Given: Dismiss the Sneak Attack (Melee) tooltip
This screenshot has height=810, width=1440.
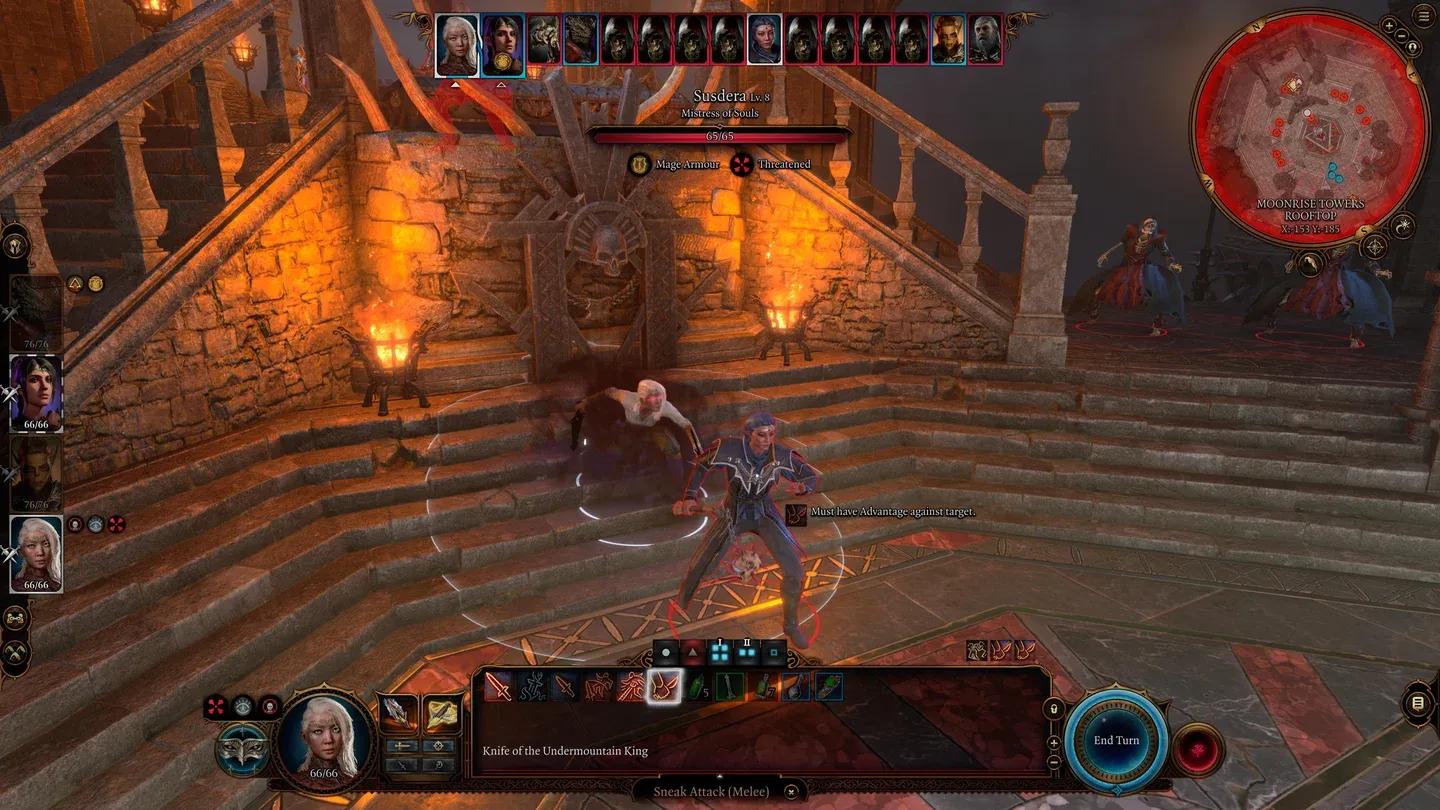Looking at the screenshot, I should coord(790,791).
